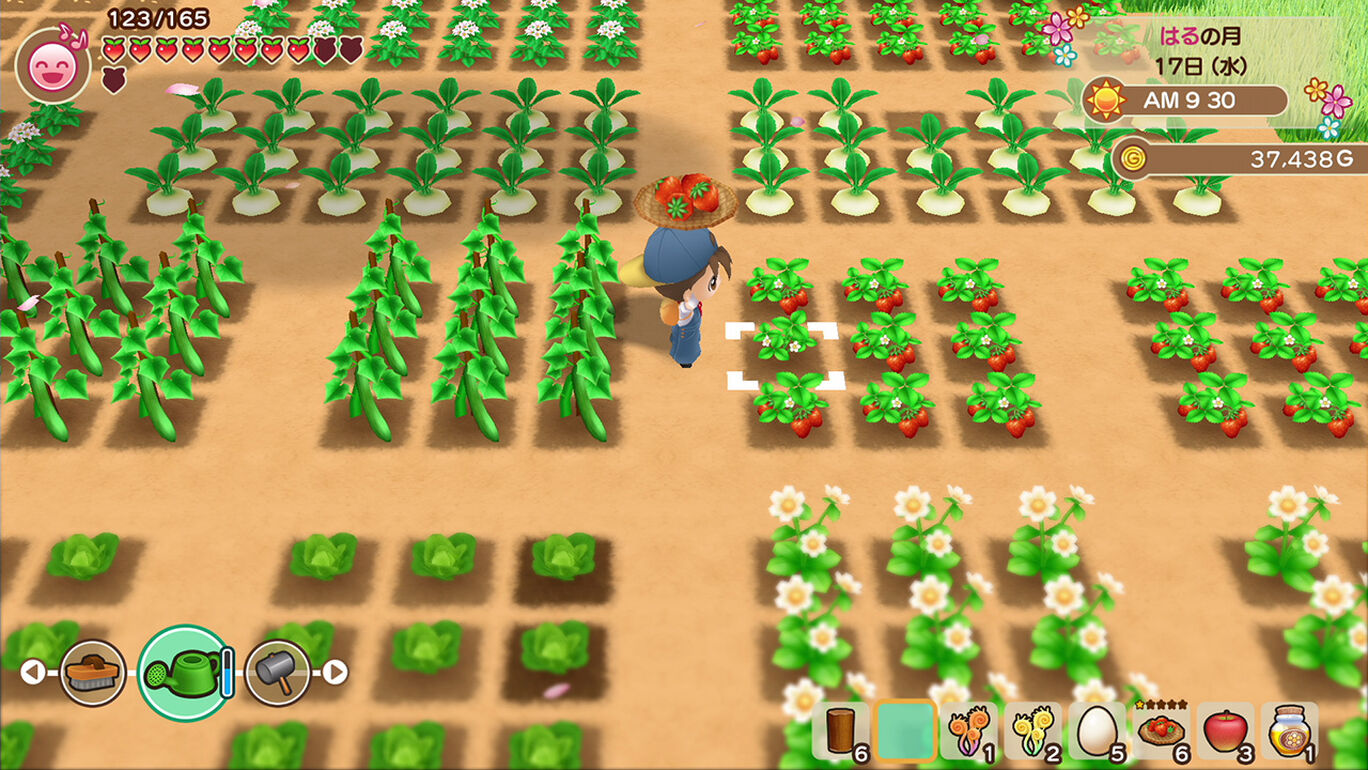Click the right arrow of tool selector
This screenshot has width=1368, height=770.
(335, 672)
